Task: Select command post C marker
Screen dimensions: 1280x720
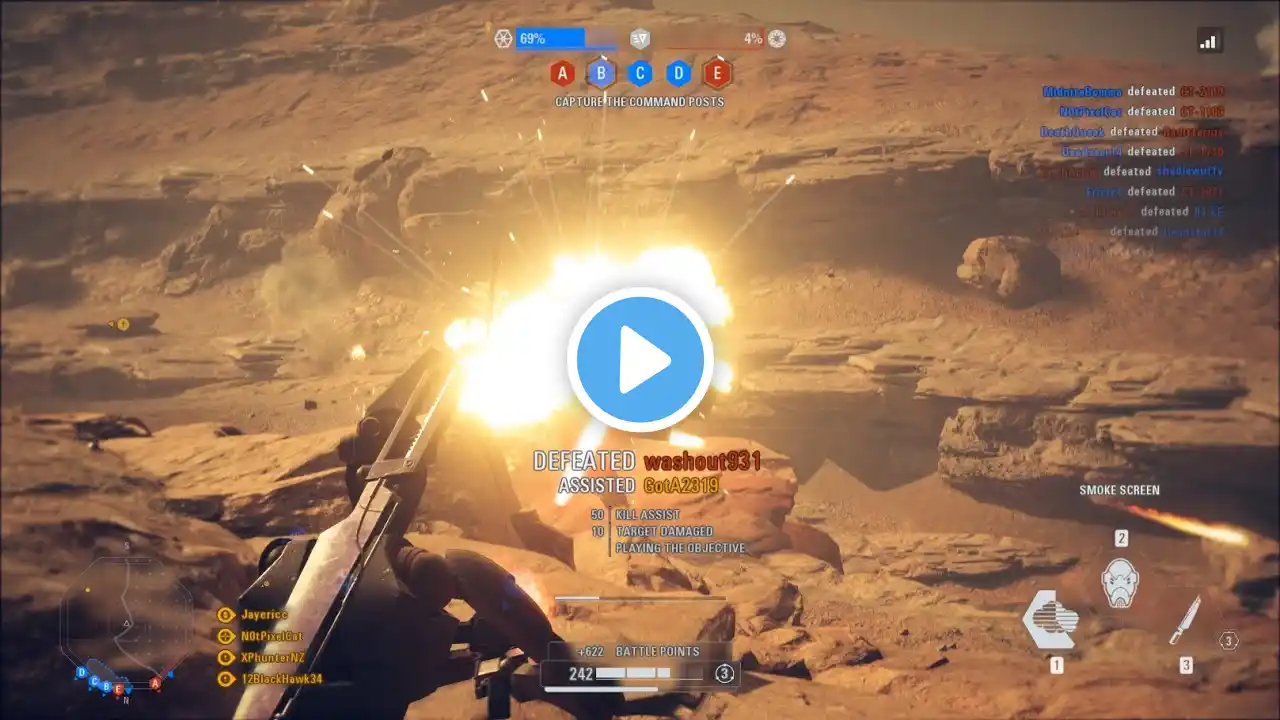Action: pyautogui.click(x=640, y=73)
